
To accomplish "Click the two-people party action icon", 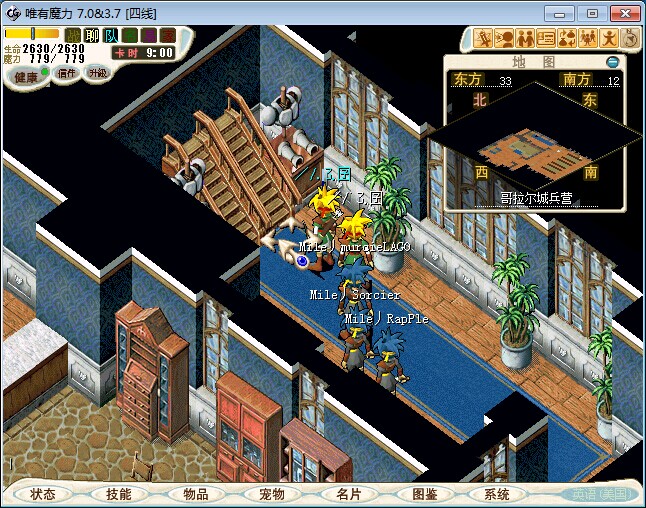I will coord(525,39).
